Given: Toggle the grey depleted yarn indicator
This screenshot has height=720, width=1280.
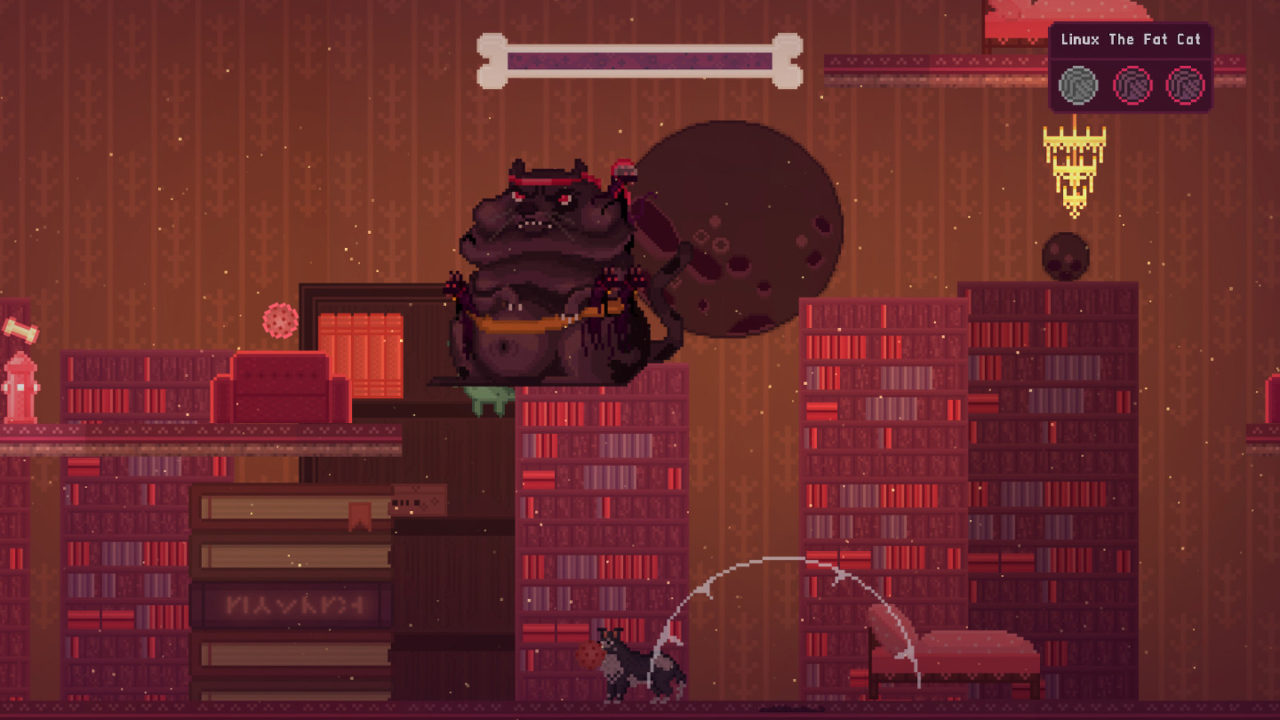Looking at the screenshot, I should (1077, 85).
